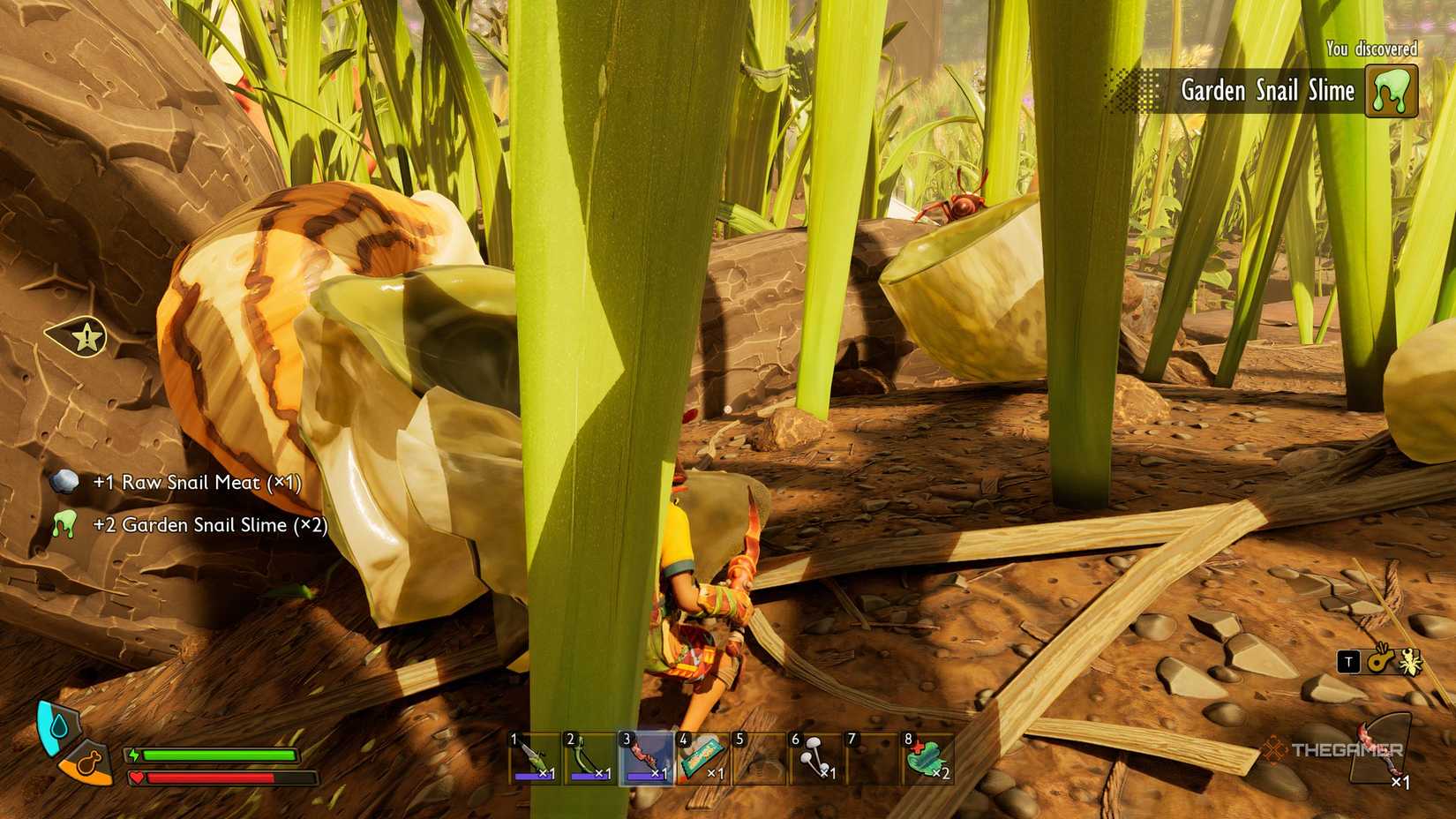
Task: Click the whistle icon beside the T prompt
Action: pos(1377,662)
